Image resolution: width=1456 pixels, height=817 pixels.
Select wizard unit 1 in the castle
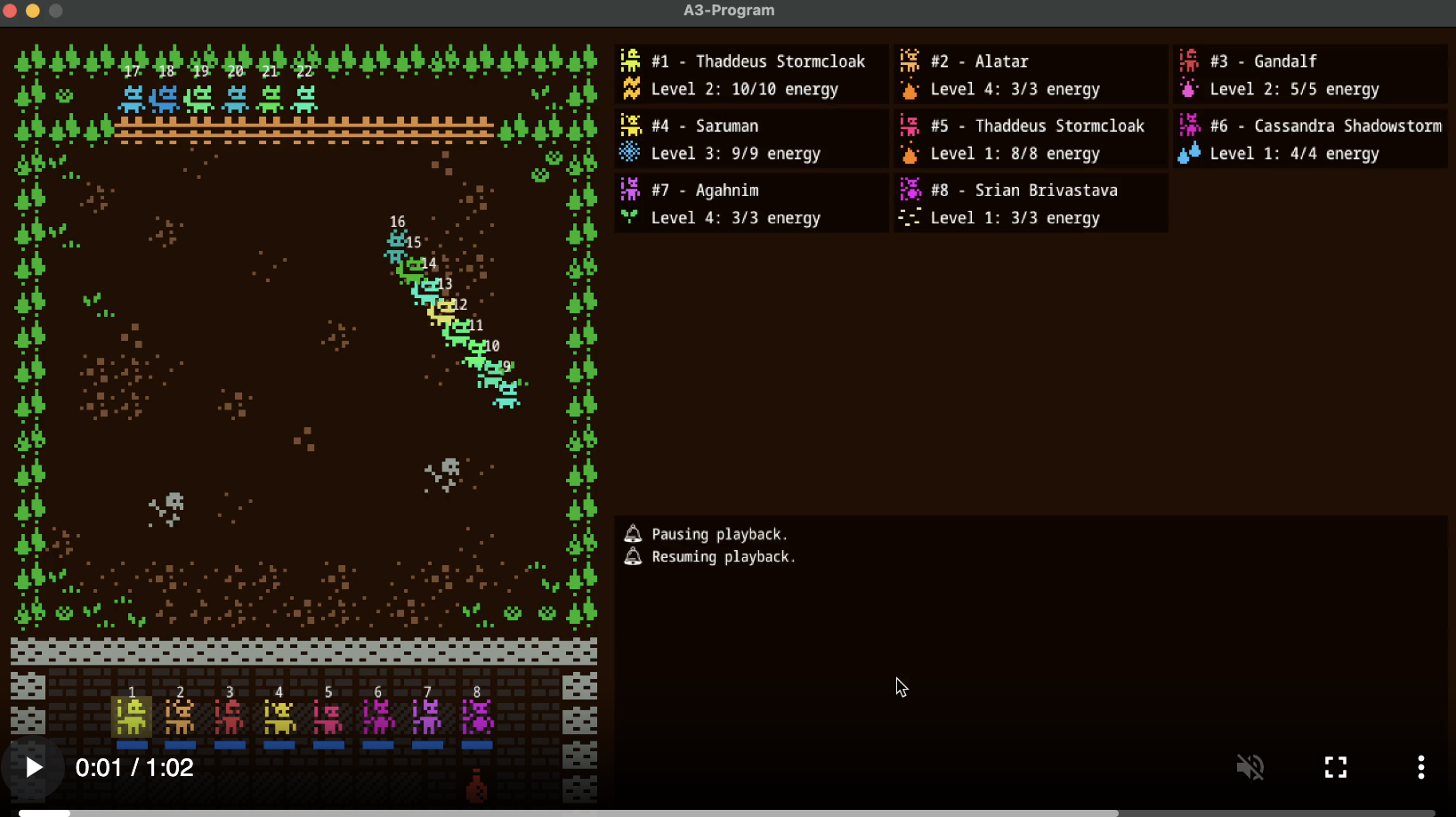coord(132,717)
